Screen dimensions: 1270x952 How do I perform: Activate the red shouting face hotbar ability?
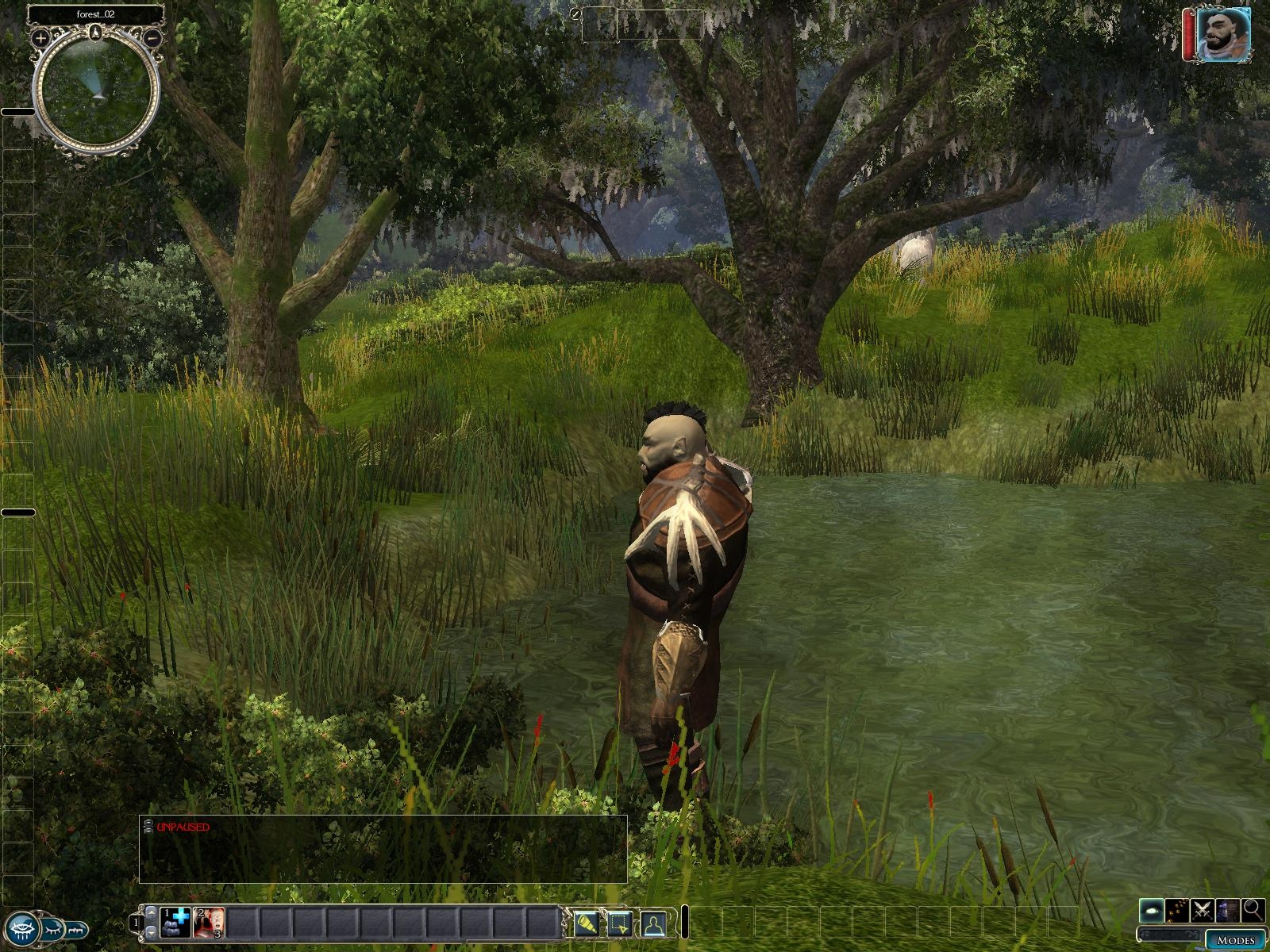pos(209,922)
